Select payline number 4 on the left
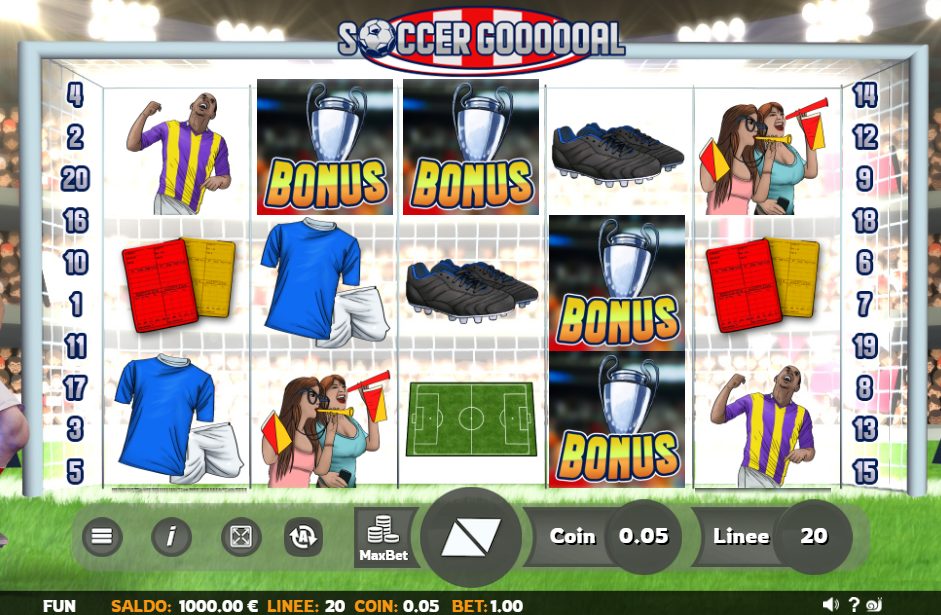Image resolution: width=941 pixels, height=615 pixels. (75, 96)
